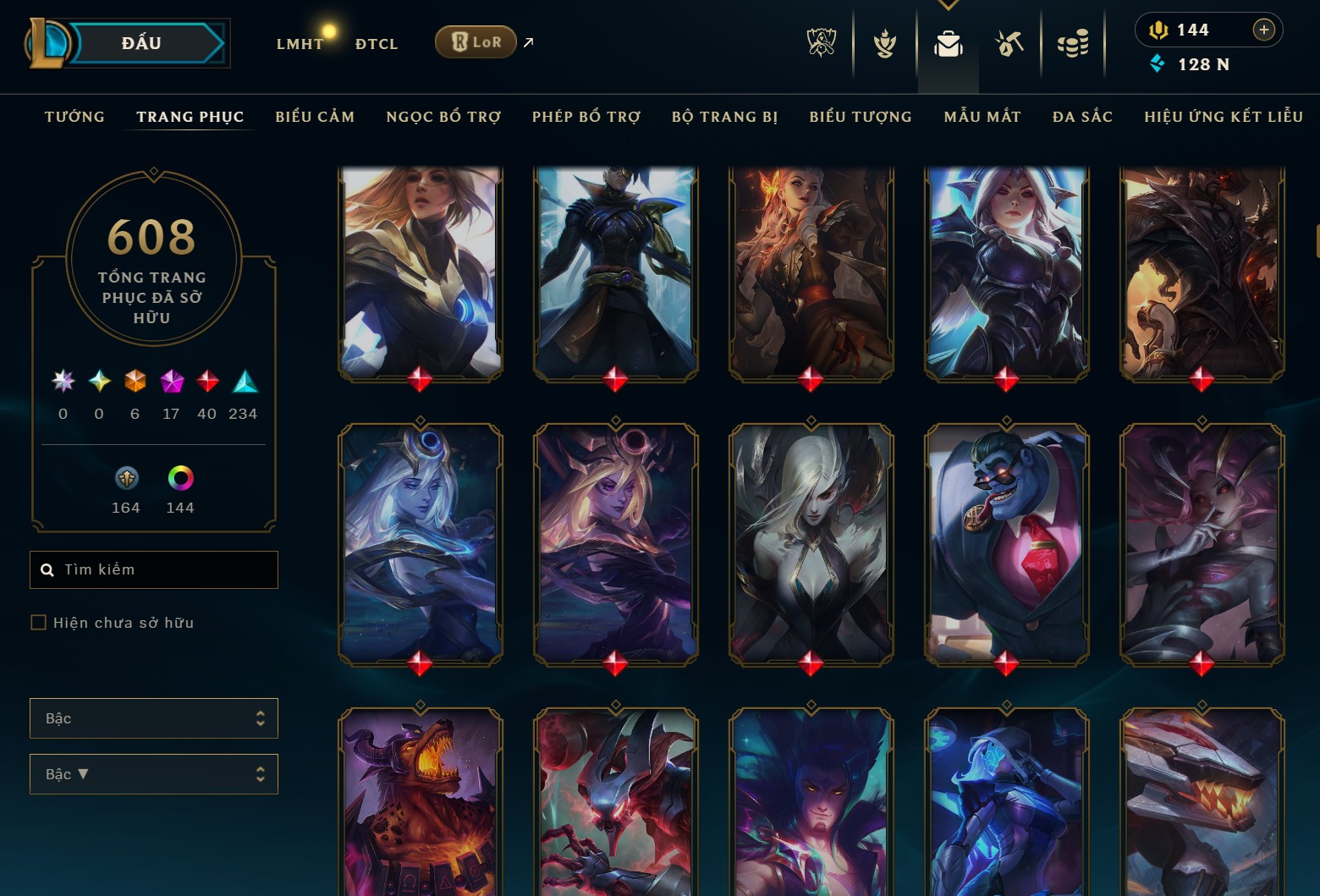The height and width of the screenshot is (896, 1320).
Task: Open Loot with the hammer crafting icon
Action: tap(1009, 45)
